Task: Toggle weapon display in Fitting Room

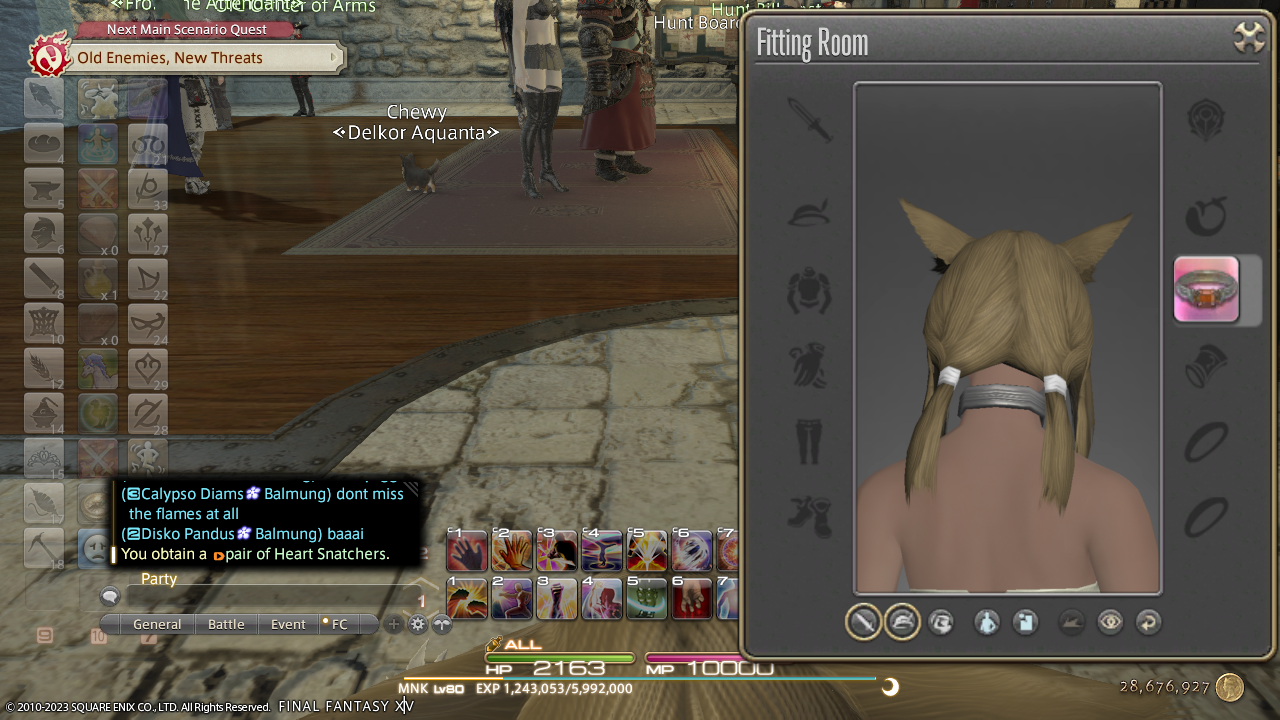Action: (x=863, y=622)
